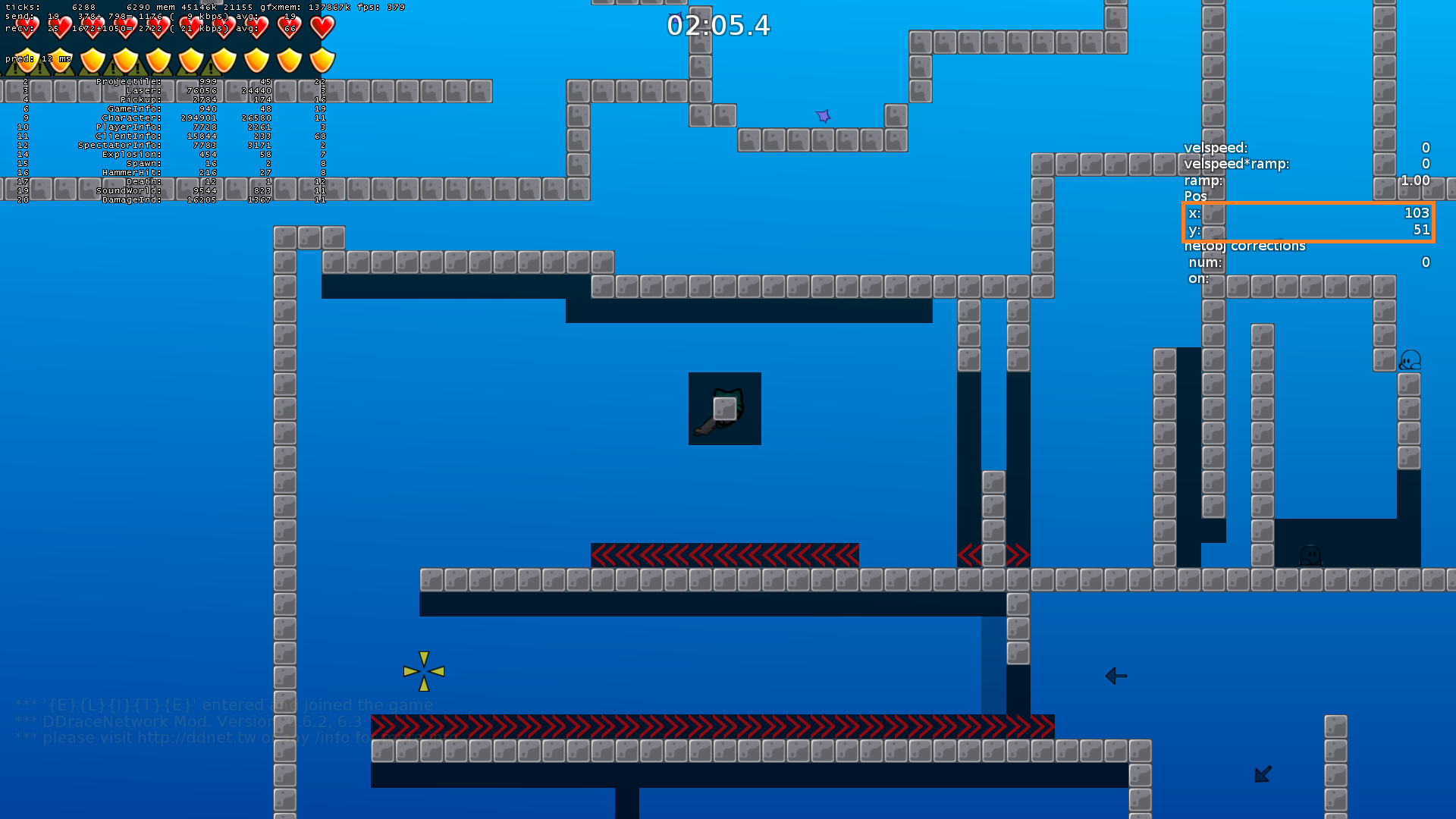Expand the Pos group in the debug overlay
This screenshot has width=1456, height=819.
(x=1194, y=196)
